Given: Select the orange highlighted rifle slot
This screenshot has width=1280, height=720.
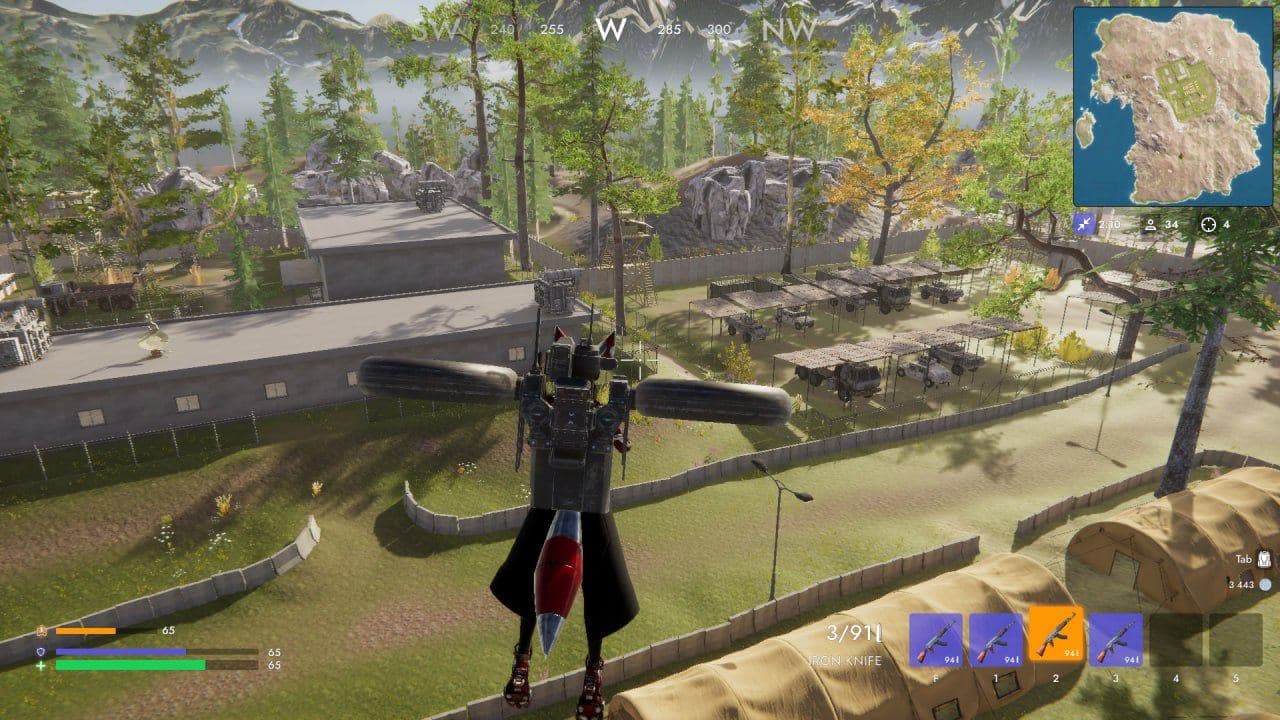Looking at the screenshot, I should tap(1055, 639).
